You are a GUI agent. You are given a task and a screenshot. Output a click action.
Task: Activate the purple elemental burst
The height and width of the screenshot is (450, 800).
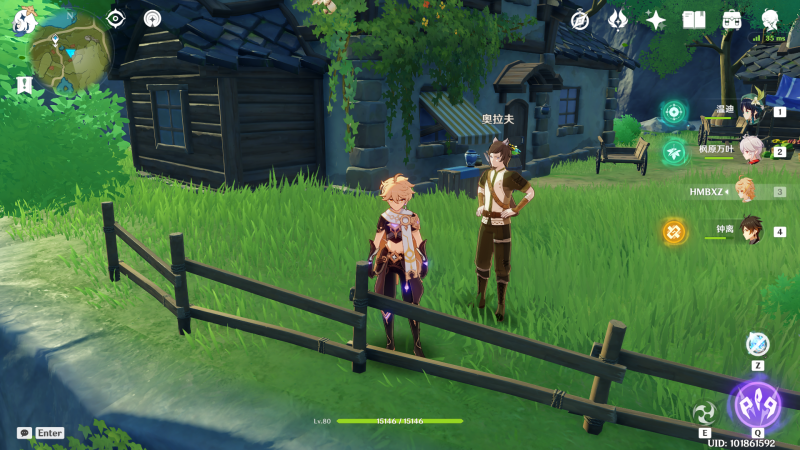[757, 404]
